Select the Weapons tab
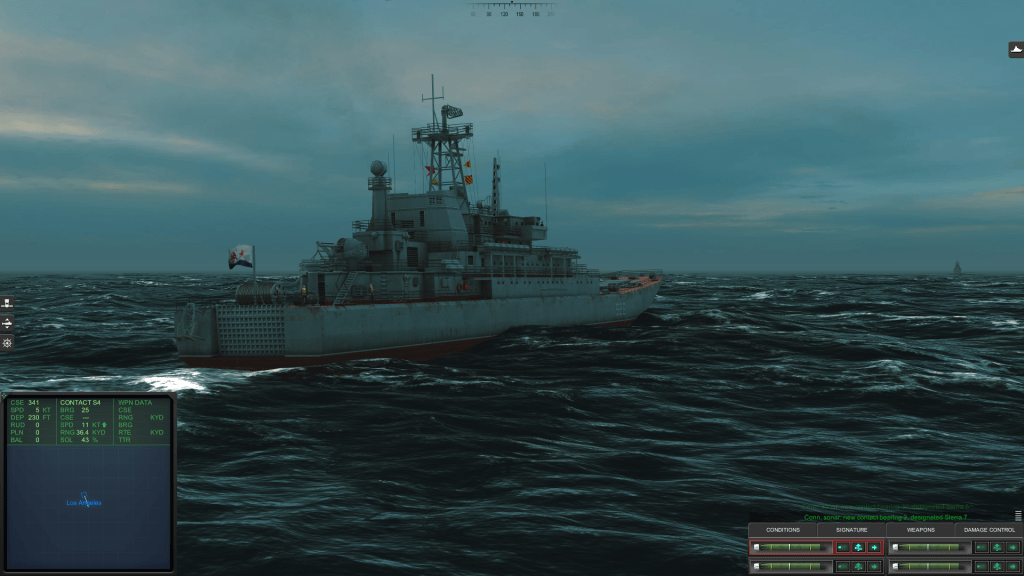 click(x=920, y=529)
